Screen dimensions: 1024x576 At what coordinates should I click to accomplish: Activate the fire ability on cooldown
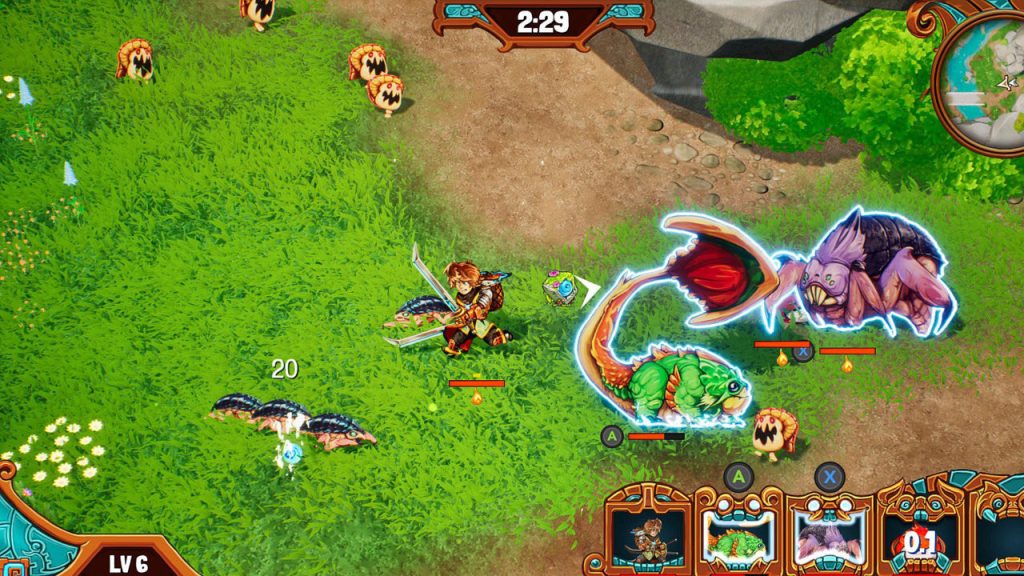coord(918,540)
